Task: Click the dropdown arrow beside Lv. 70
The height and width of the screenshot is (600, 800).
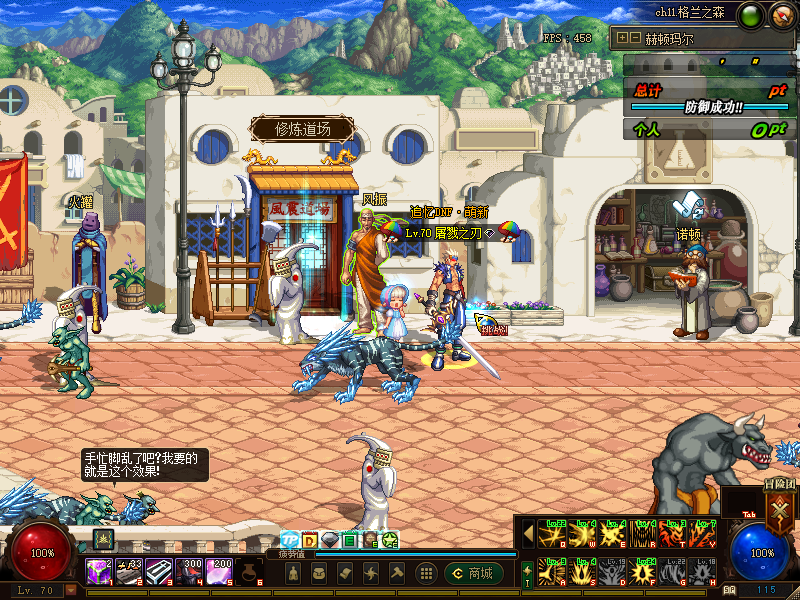Action: (x=71, y=591)
